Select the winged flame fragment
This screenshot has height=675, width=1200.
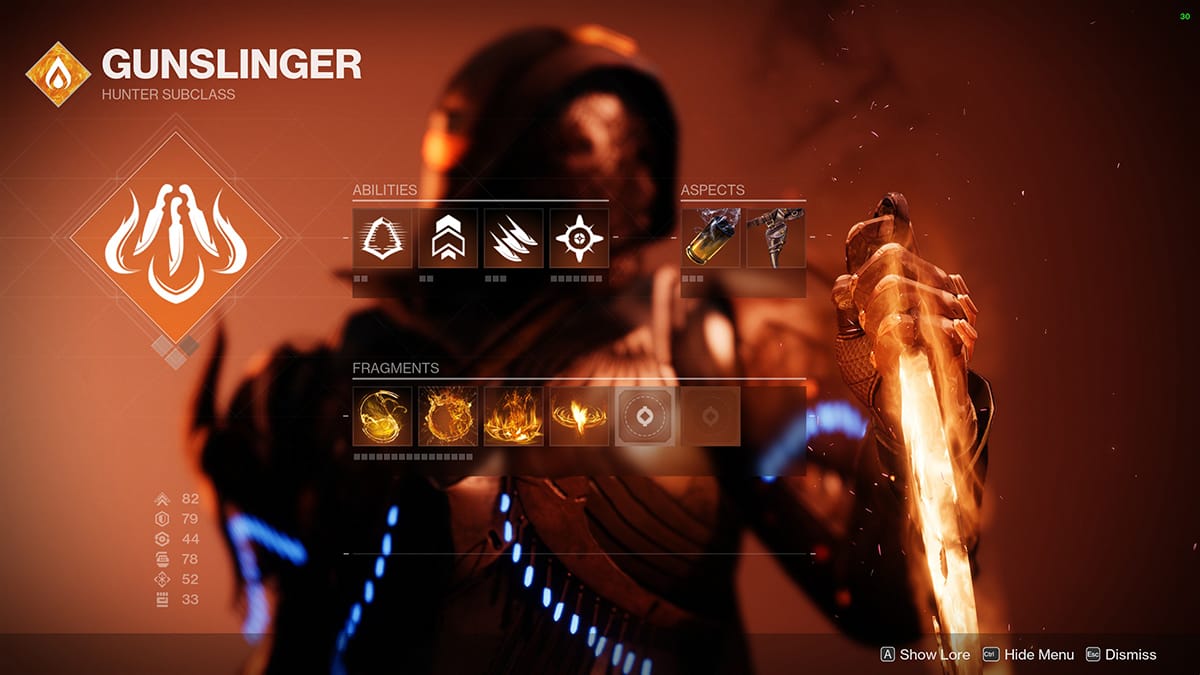point(579,416)
